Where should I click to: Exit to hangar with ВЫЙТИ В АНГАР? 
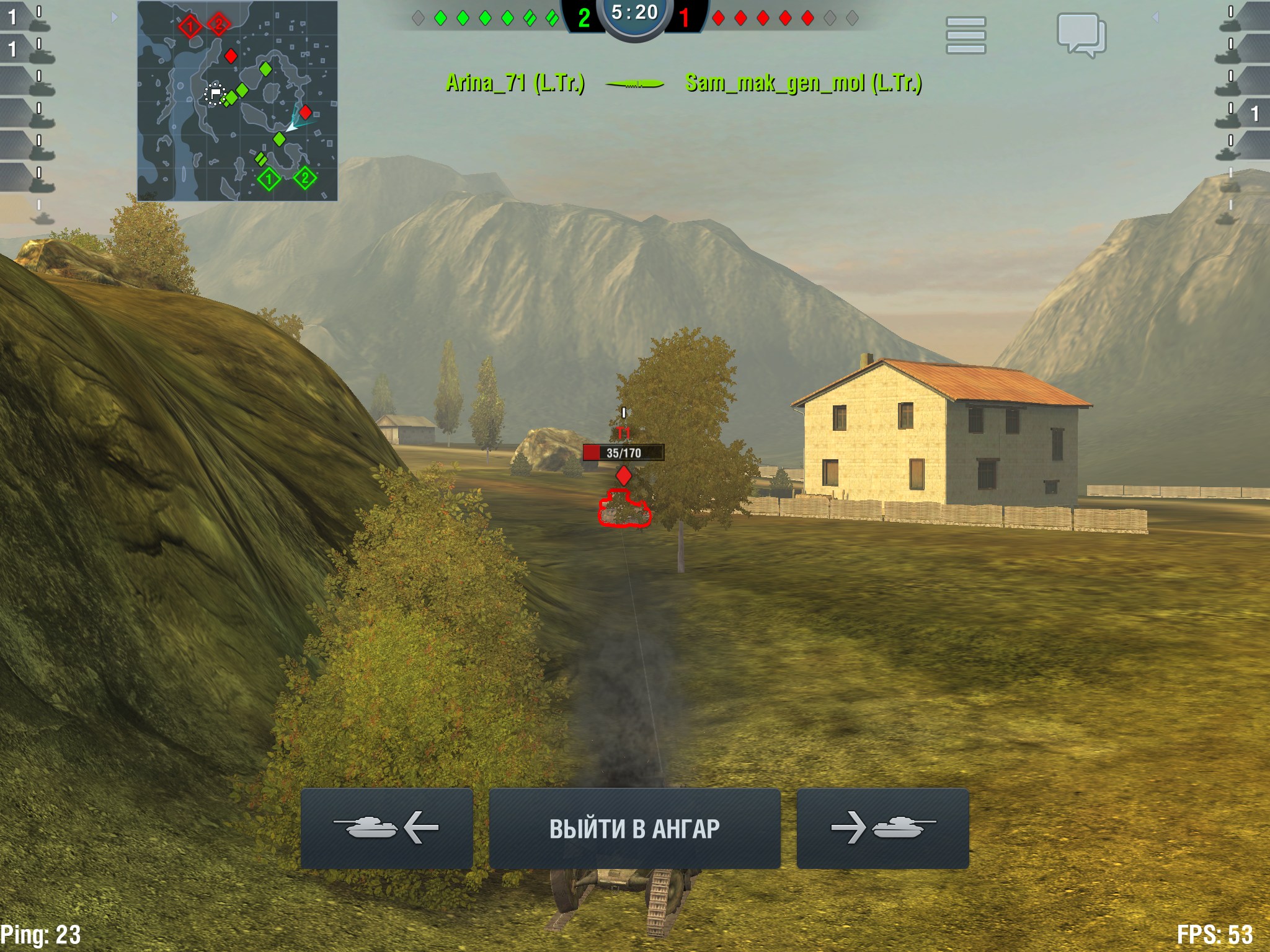point(634,829)
